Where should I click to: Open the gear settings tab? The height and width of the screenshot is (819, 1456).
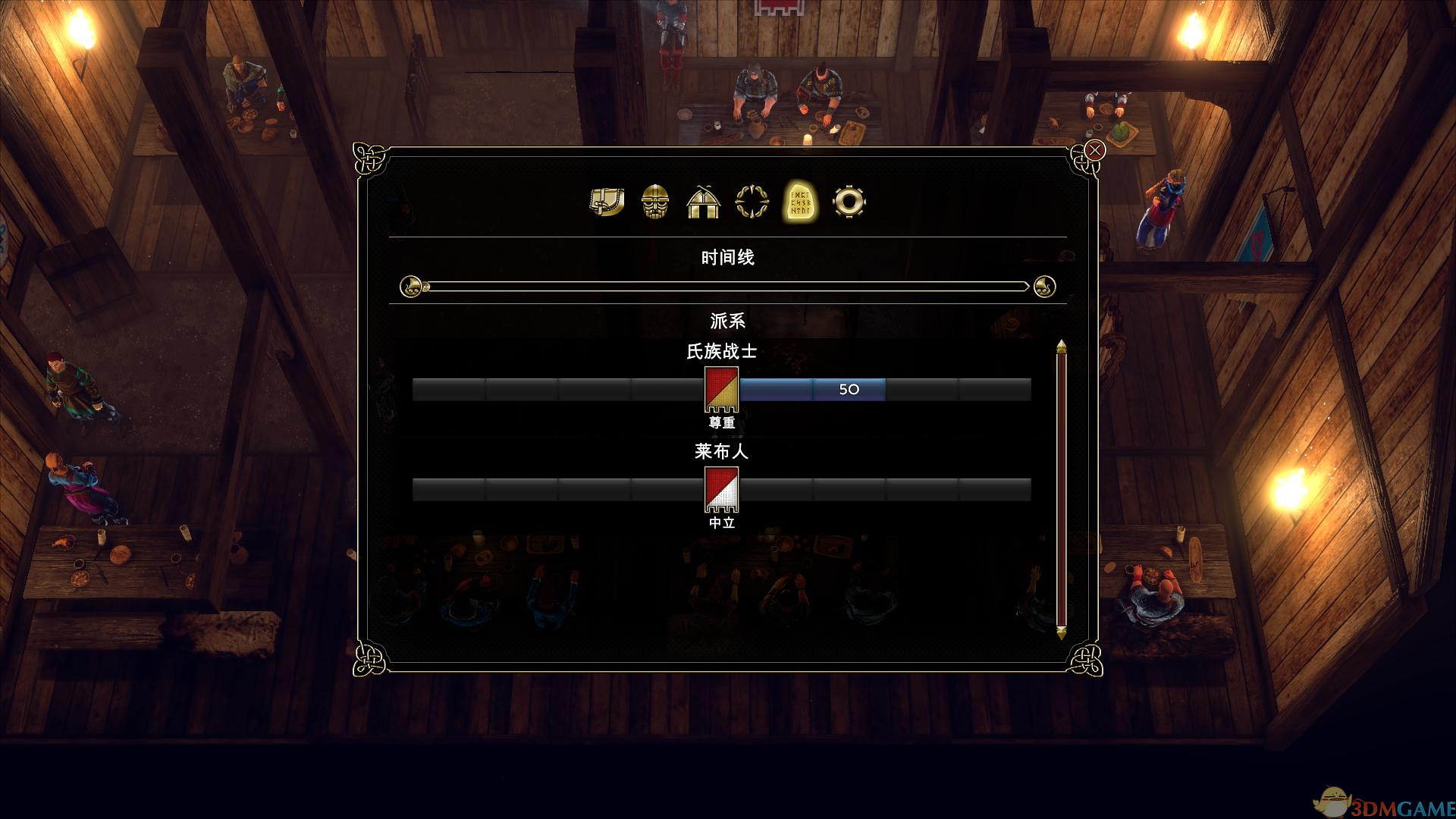coord(848,202)
